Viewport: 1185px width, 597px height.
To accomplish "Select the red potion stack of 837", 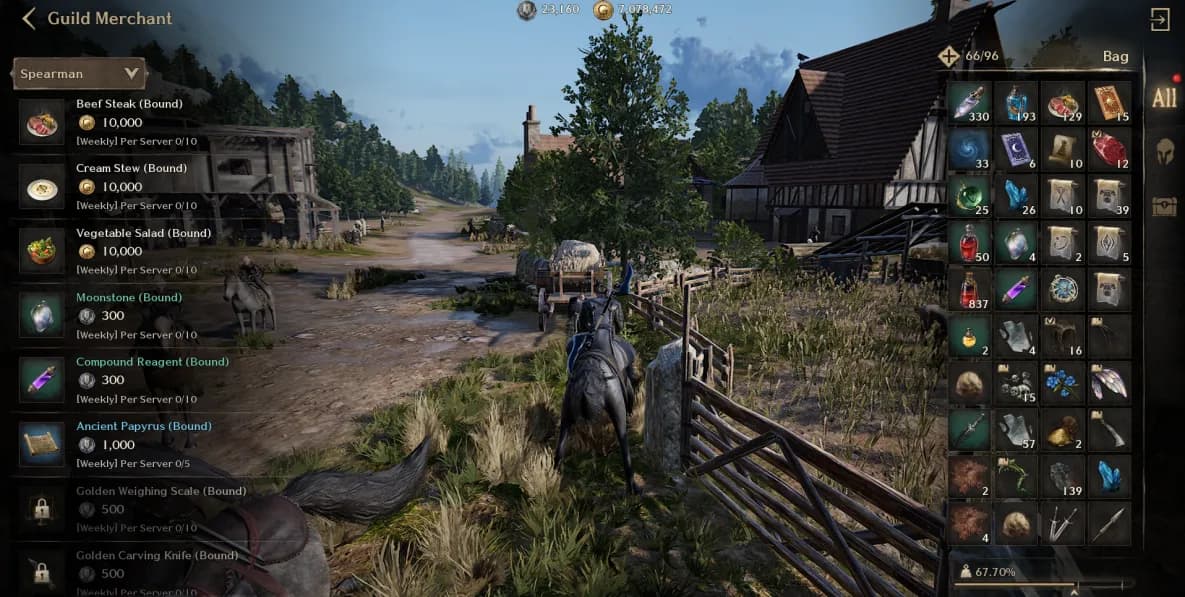I will (x=969, y=290).
